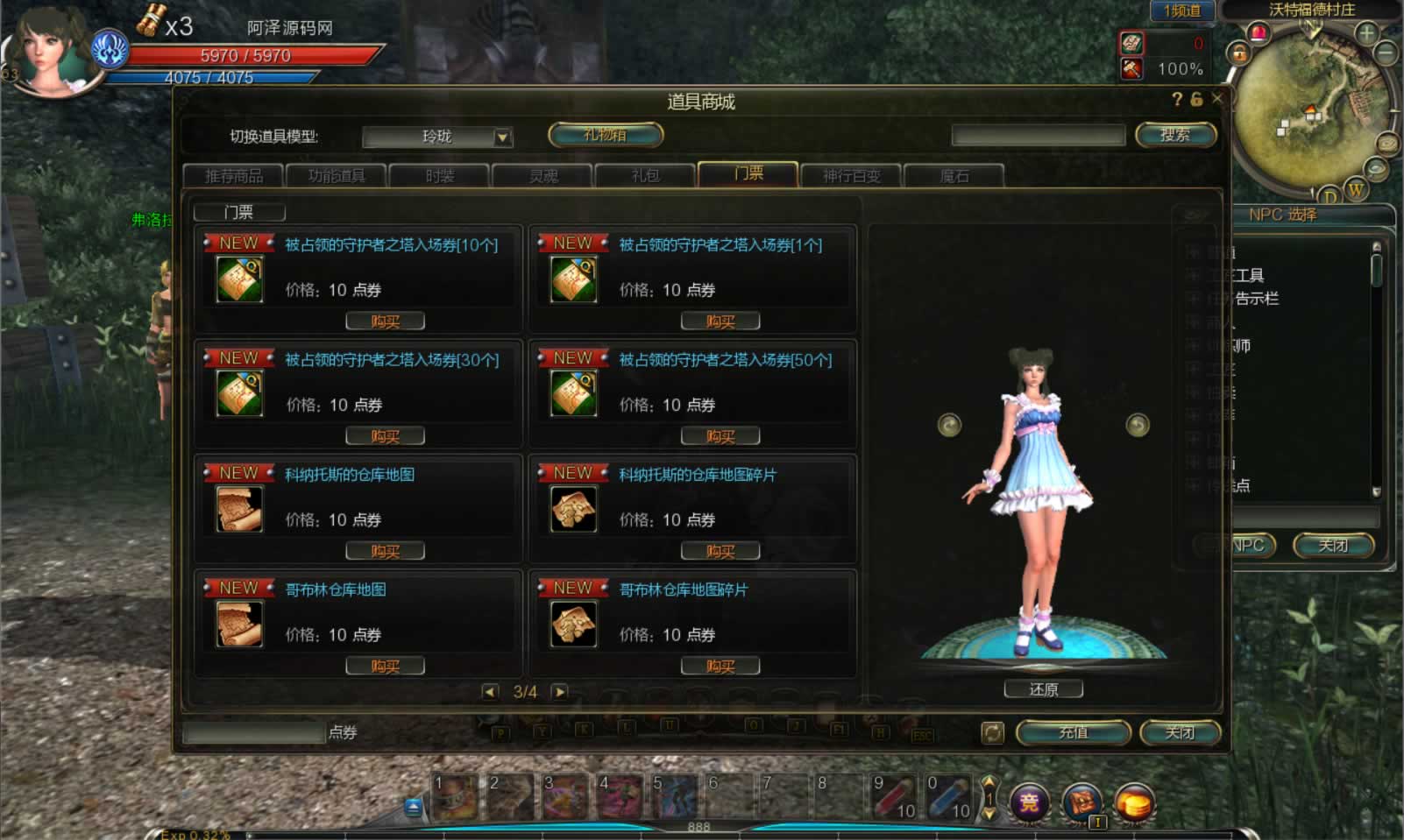
Task: Open the 功能道具 category tab
Action: click(337, 176)
